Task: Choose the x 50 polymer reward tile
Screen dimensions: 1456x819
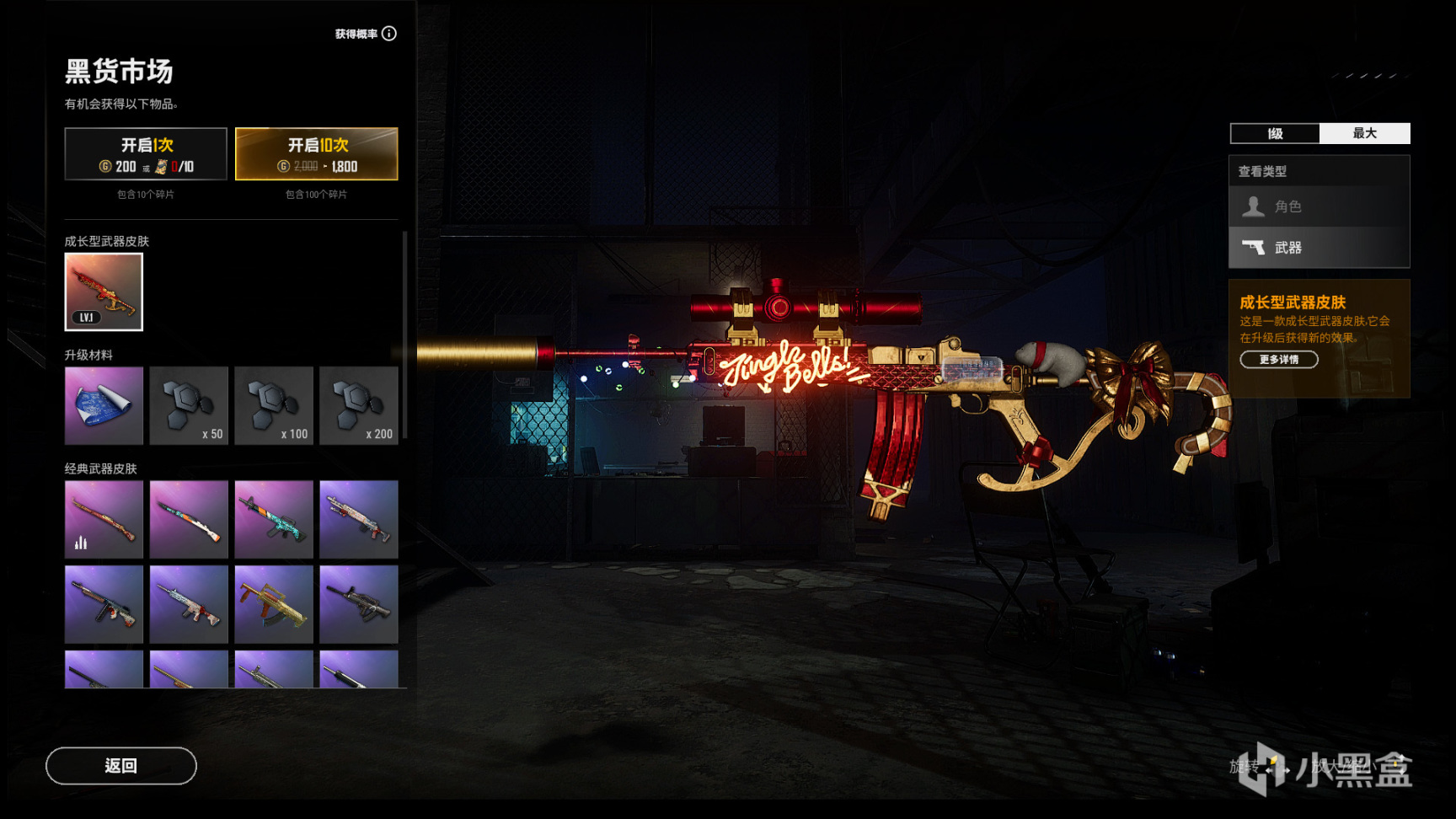Action: click(x=189, y=405)
